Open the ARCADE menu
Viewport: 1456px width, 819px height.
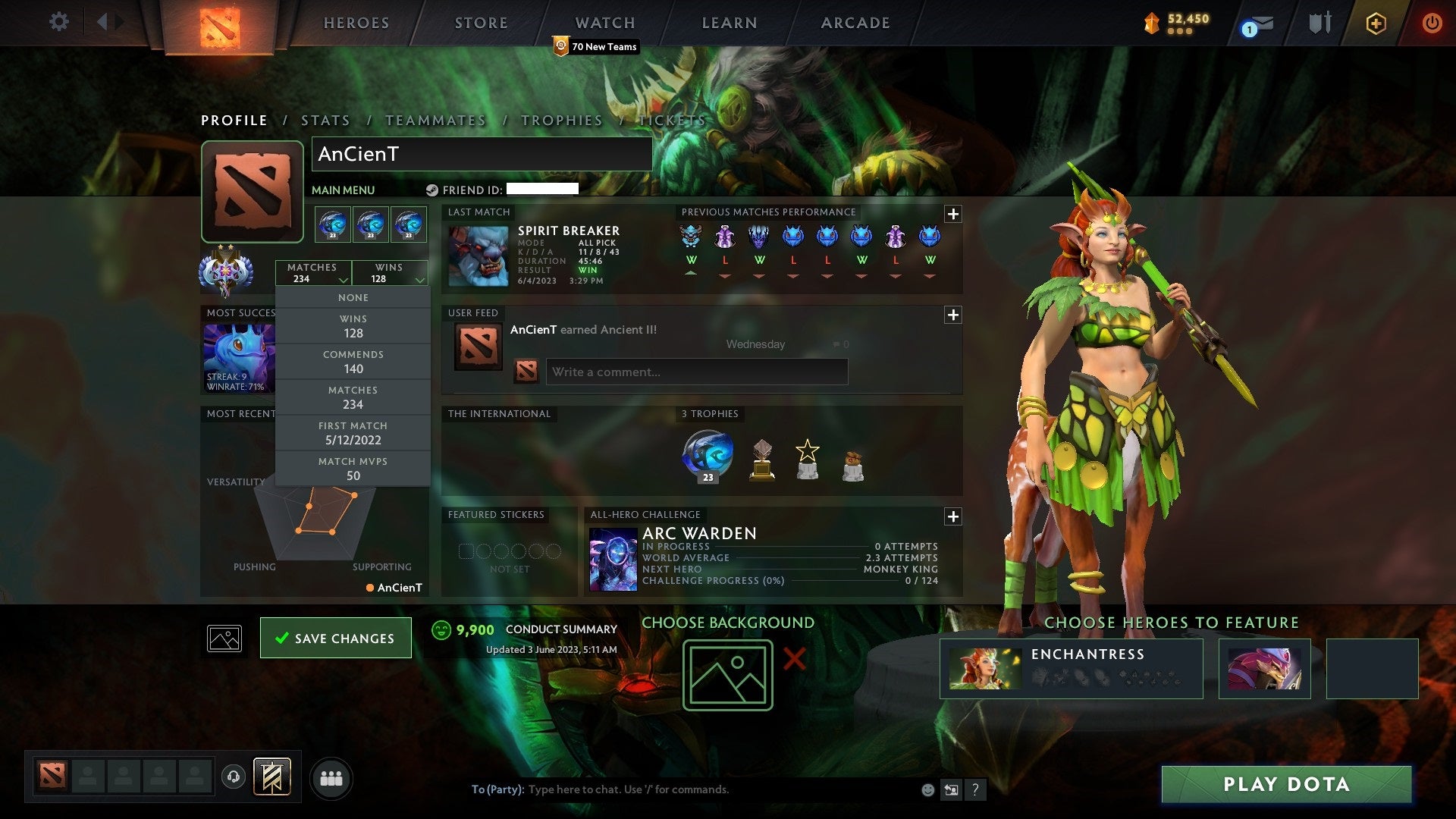(x=854, y=23)
